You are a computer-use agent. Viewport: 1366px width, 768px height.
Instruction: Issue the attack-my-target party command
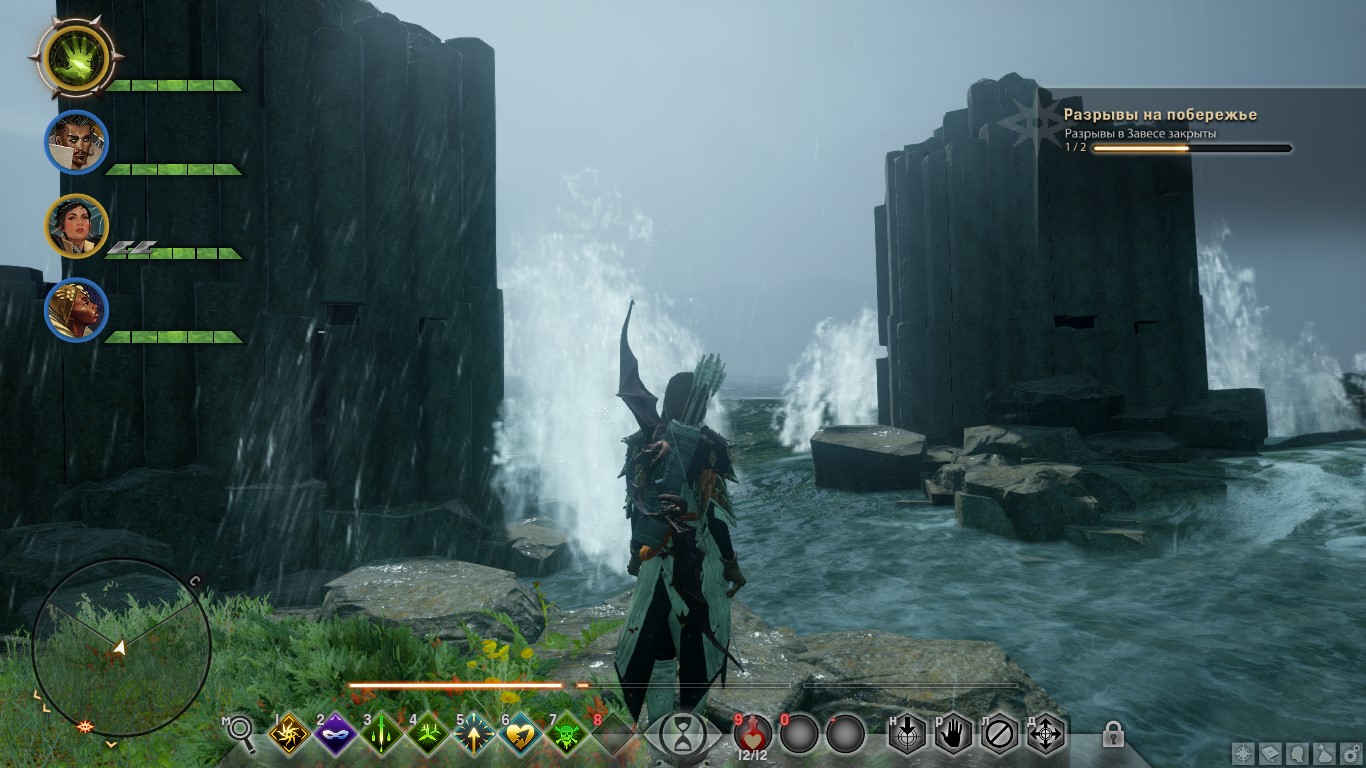pos(905,734)
